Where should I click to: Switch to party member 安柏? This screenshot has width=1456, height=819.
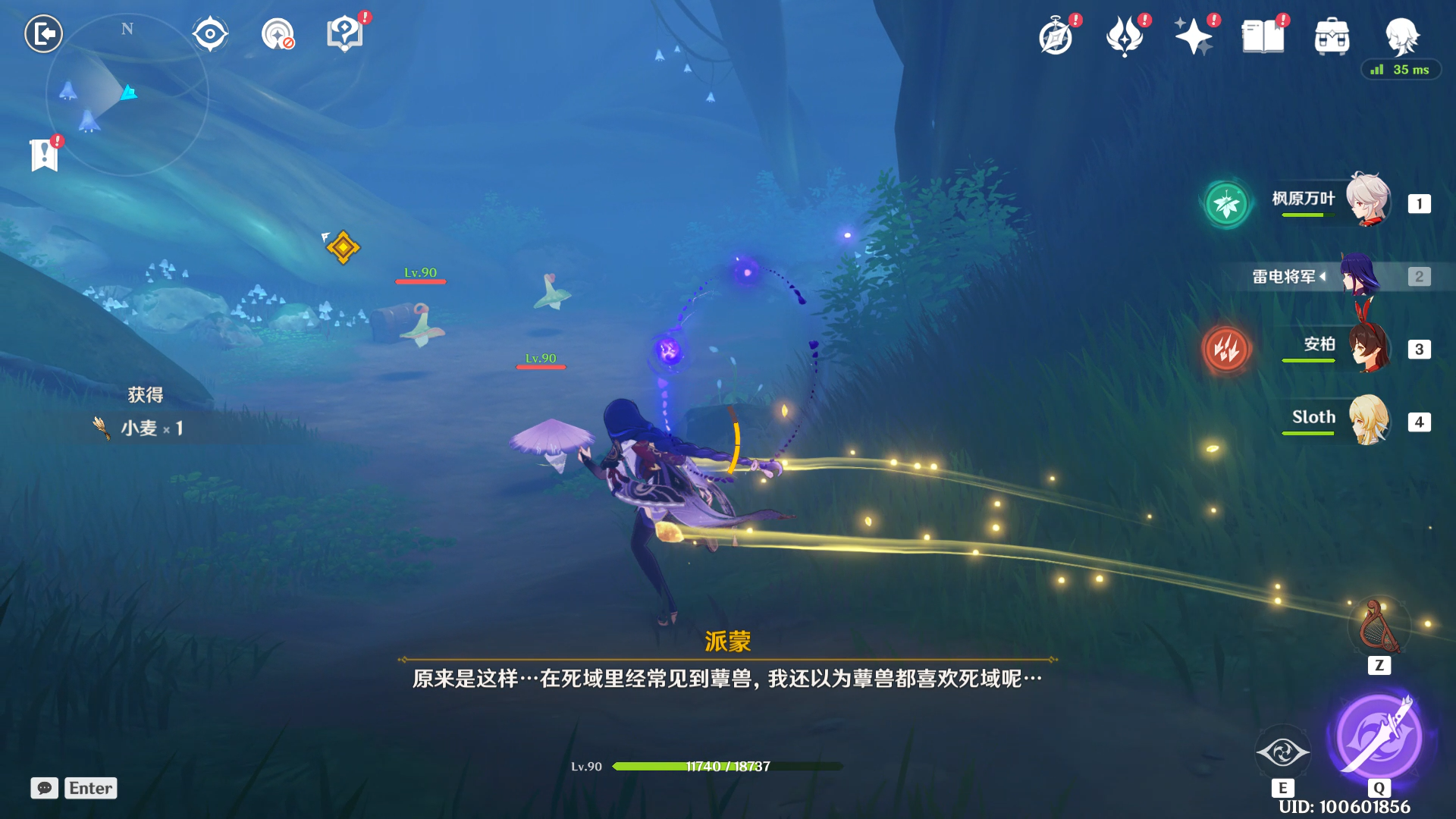coord(1367,347)
